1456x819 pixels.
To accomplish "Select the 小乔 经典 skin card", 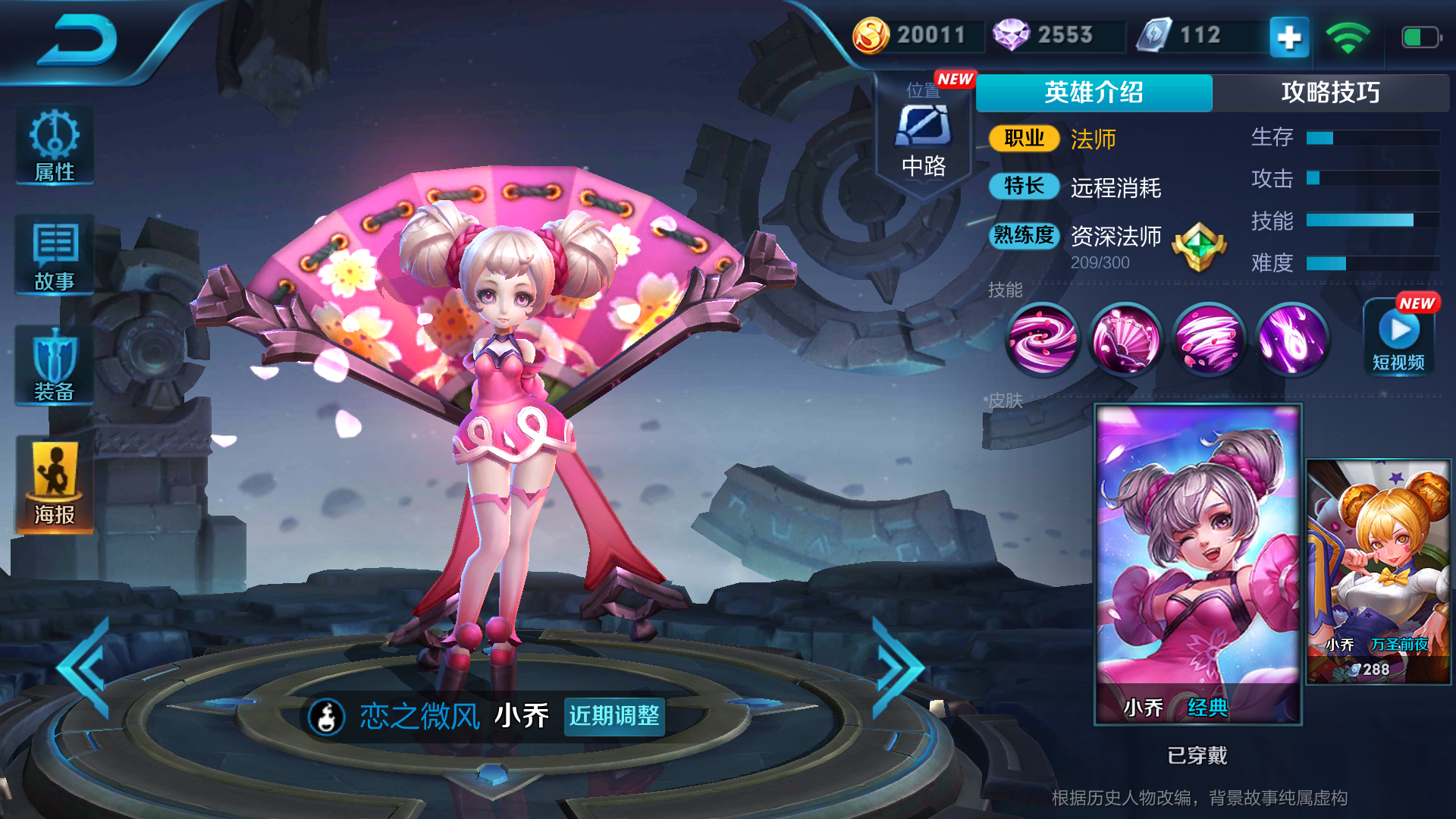I will [x=1197, y=564].
